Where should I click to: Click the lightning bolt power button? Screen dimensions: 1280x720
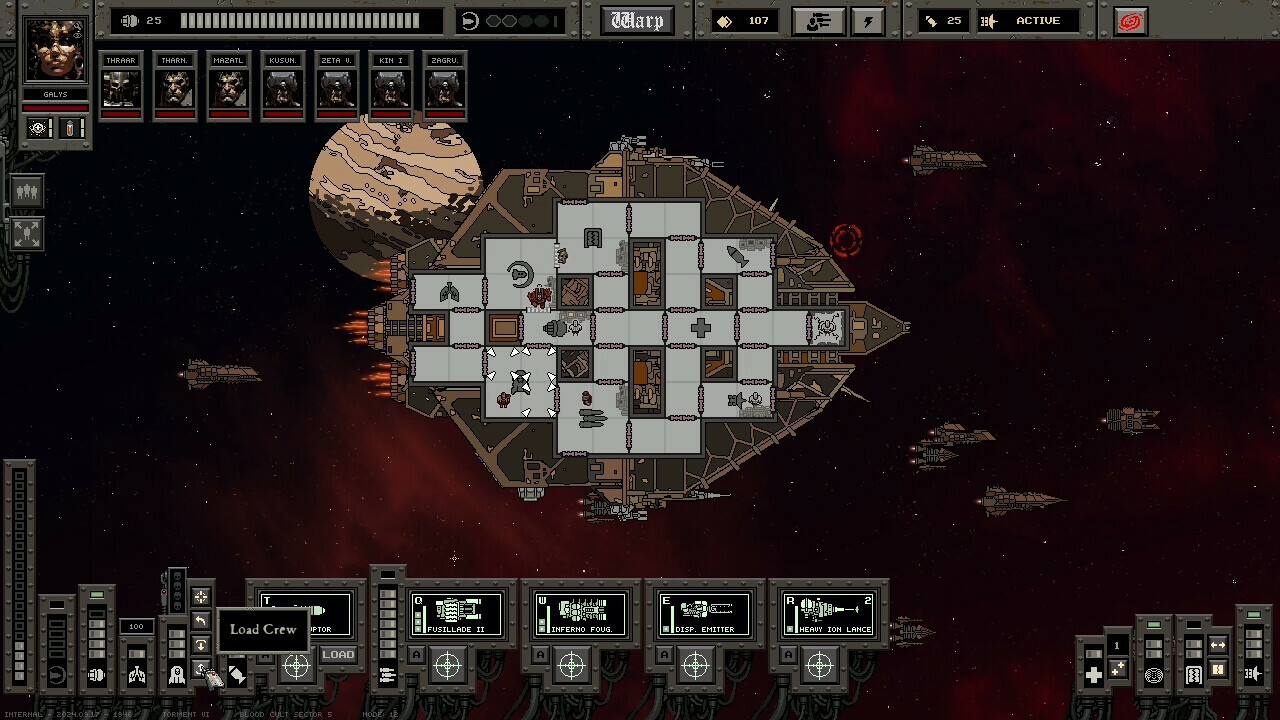pyautogui.click(x=868, y=21)
